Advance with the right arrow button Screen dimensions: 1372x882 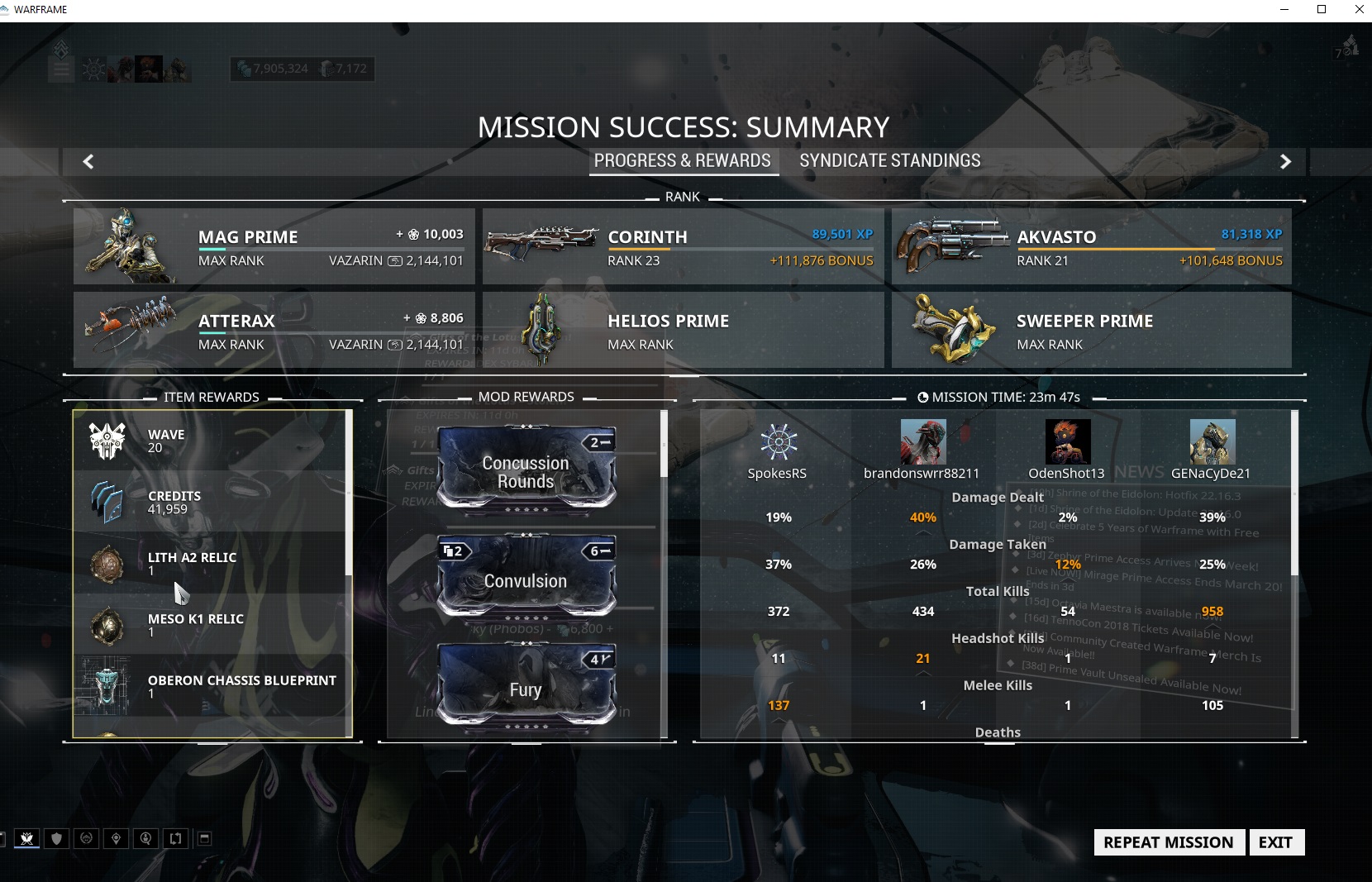1285,162
